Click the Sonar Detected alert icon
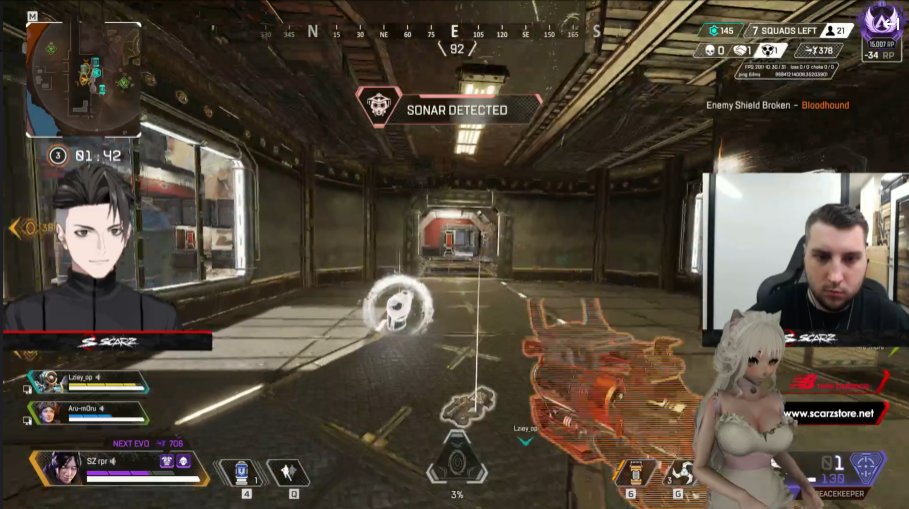The width and height of the screenshot is (909, 509). tap(380, 109)
